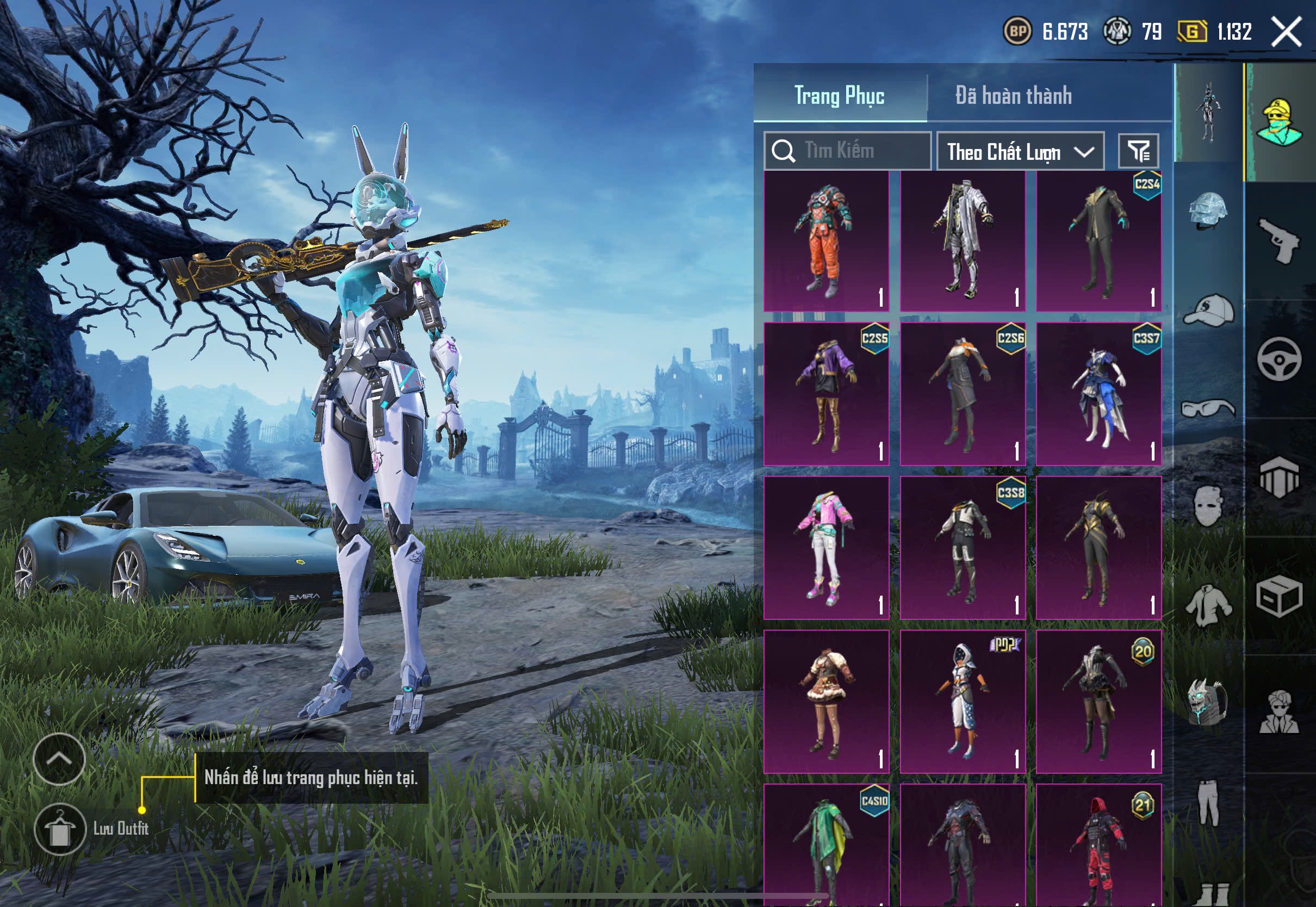Close the inventory screen
The height and width of the screenshot is (907, 1316).
click(x=1286, y=32)
